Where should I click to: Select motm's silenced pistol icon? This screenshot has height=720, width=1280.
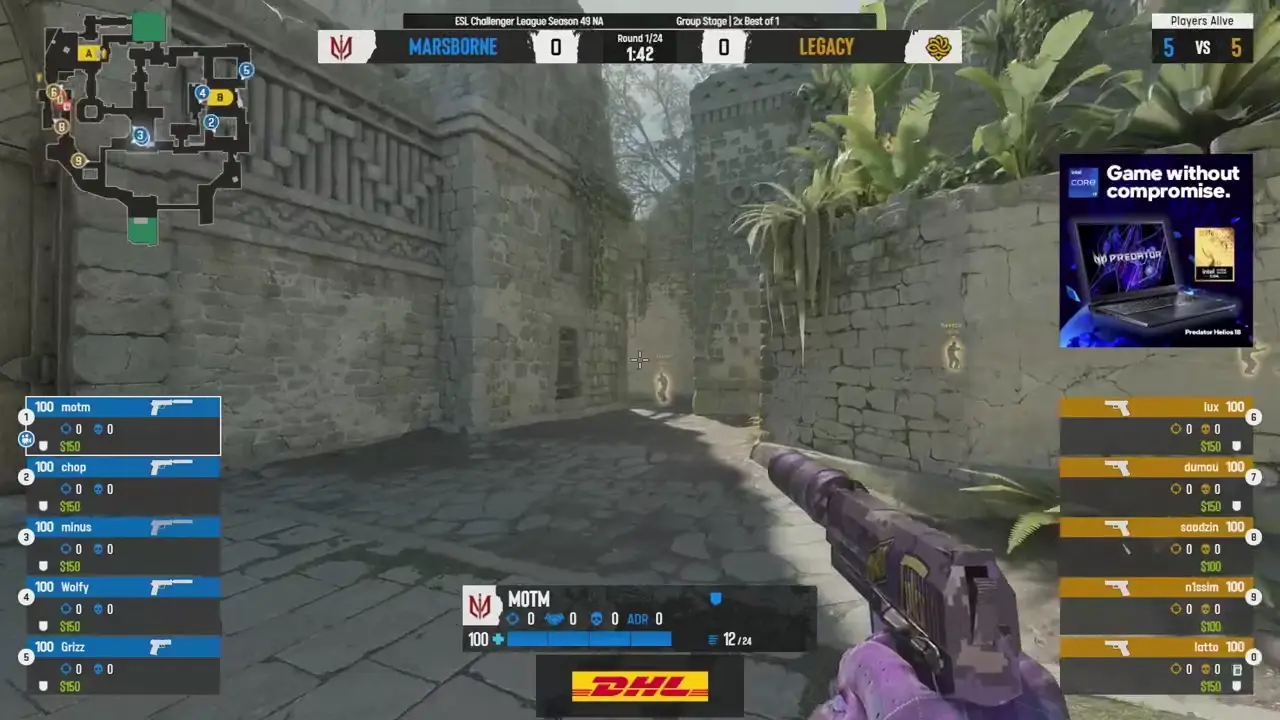point(172,406)
